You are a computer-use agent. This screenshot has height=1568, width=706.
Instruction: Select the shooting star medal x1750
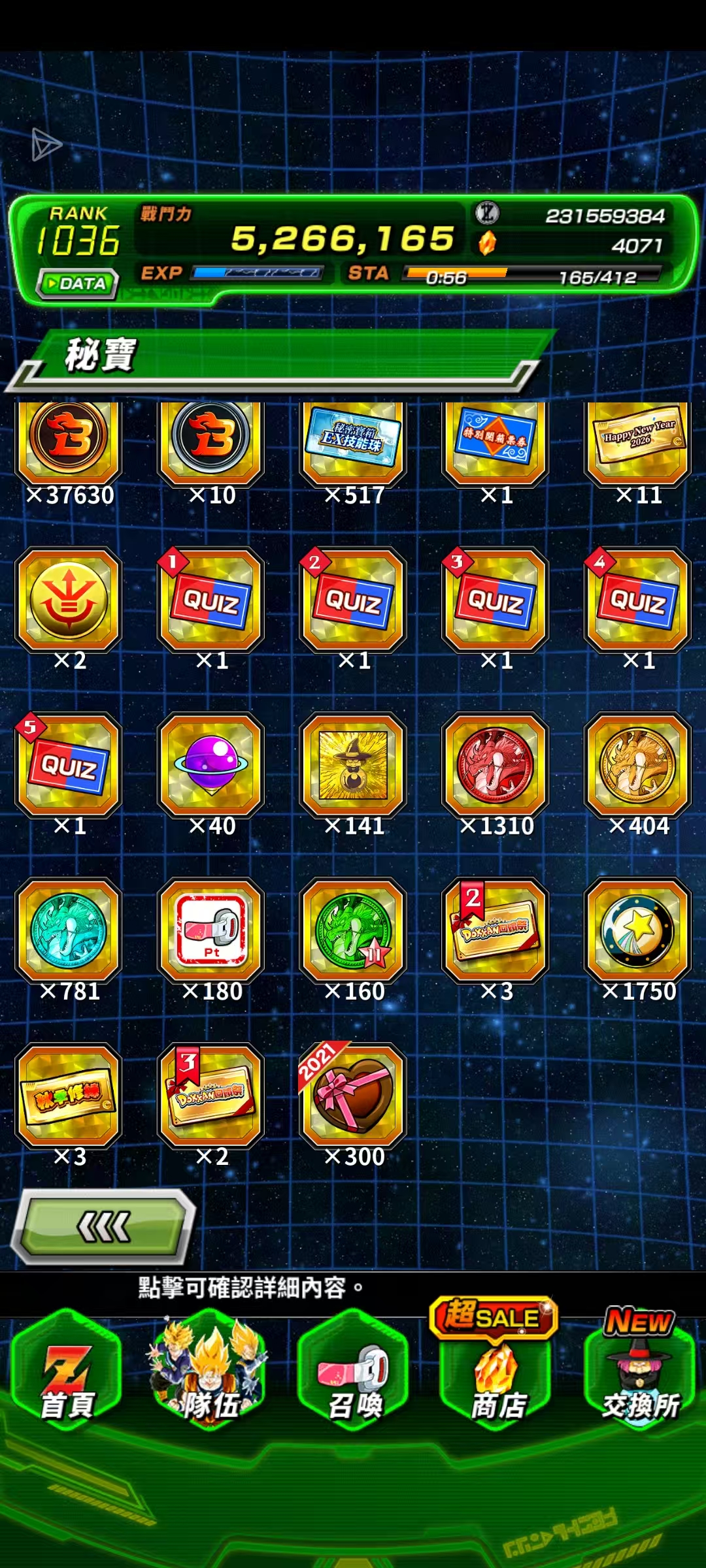click(638, 930)
